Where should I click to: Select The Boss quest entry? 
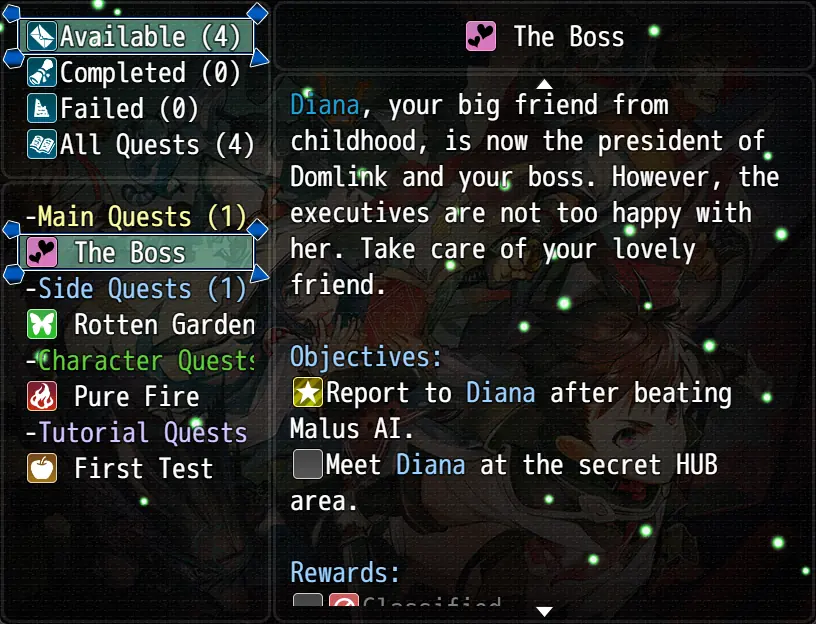(136, 253)
